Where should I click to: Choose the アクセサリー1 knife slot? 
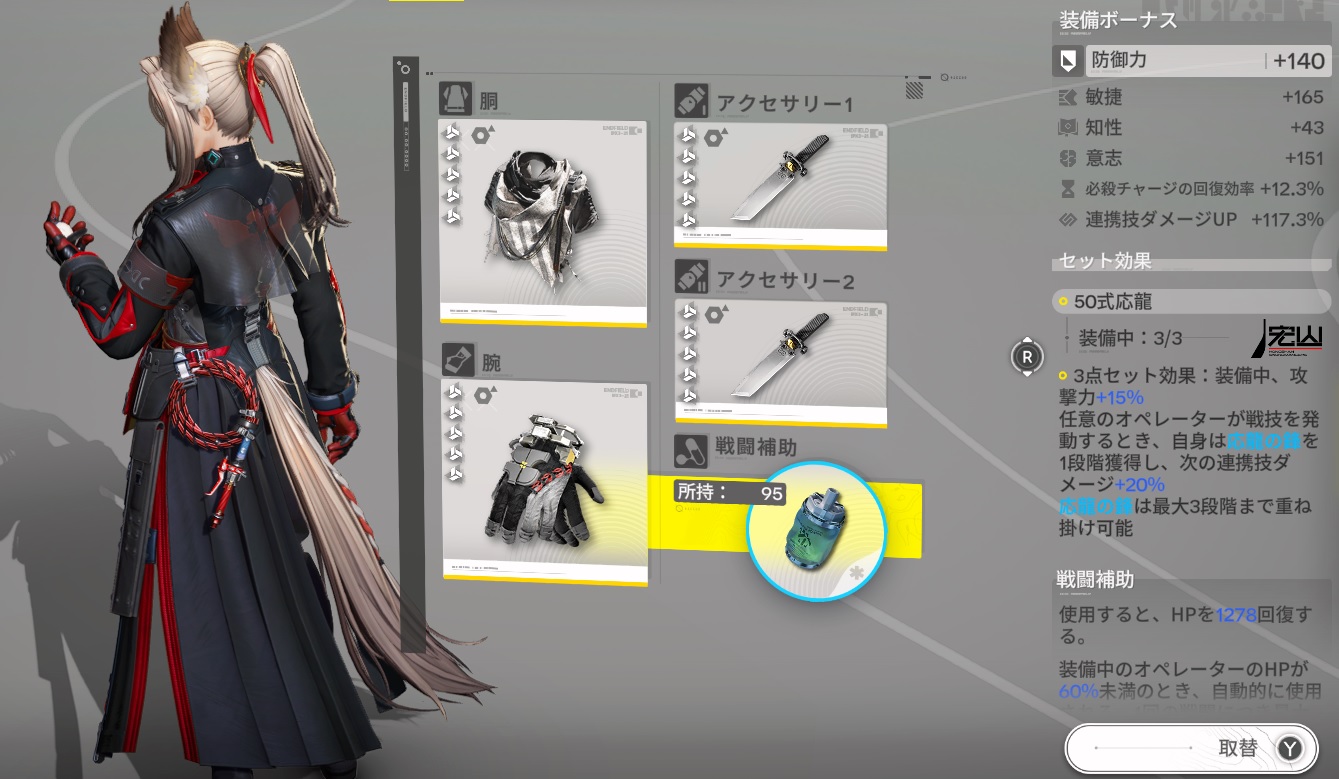[x=781, y=186]
